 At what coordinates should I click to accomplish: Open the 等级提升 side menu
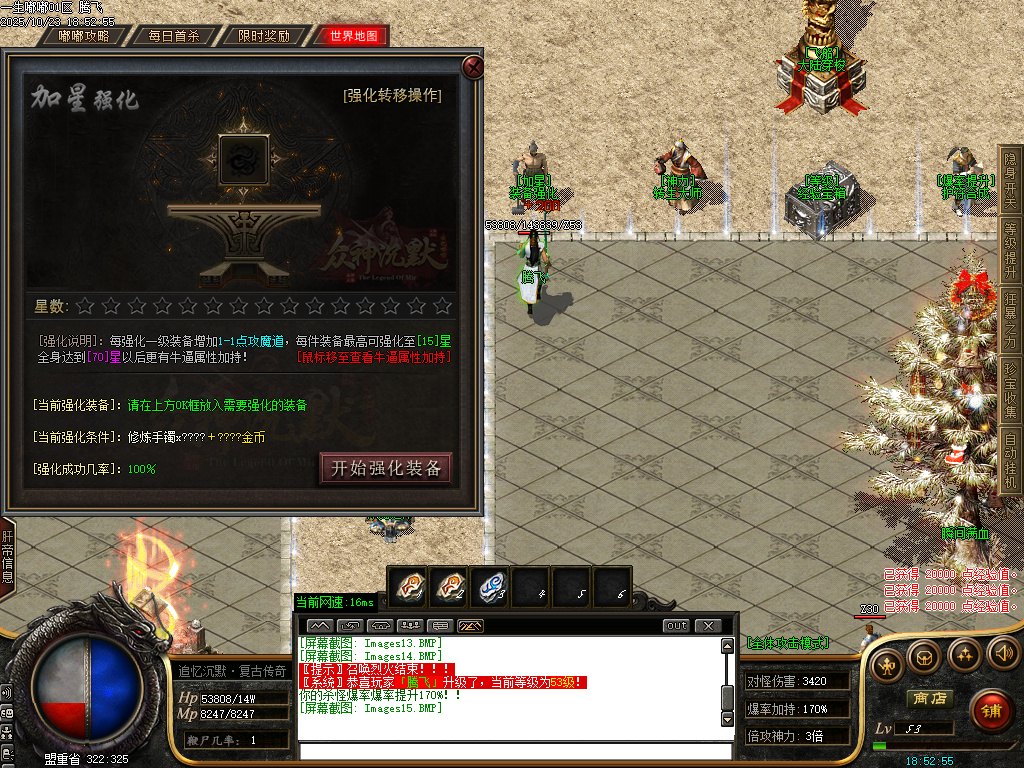tap(1010, 250)
